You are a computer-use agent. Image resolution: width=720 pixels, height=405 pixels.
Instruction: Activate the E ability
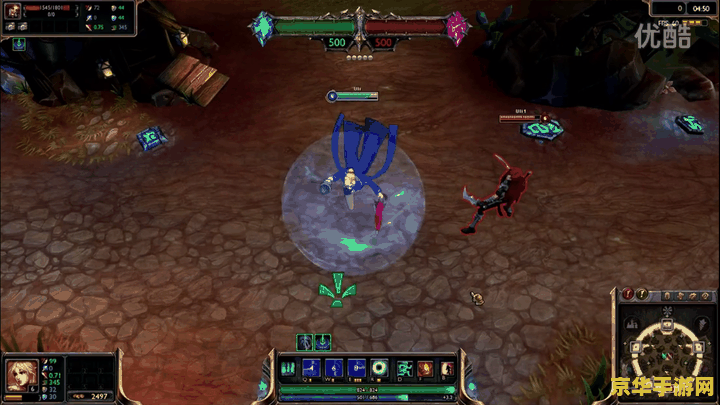[x=357, y=367]
